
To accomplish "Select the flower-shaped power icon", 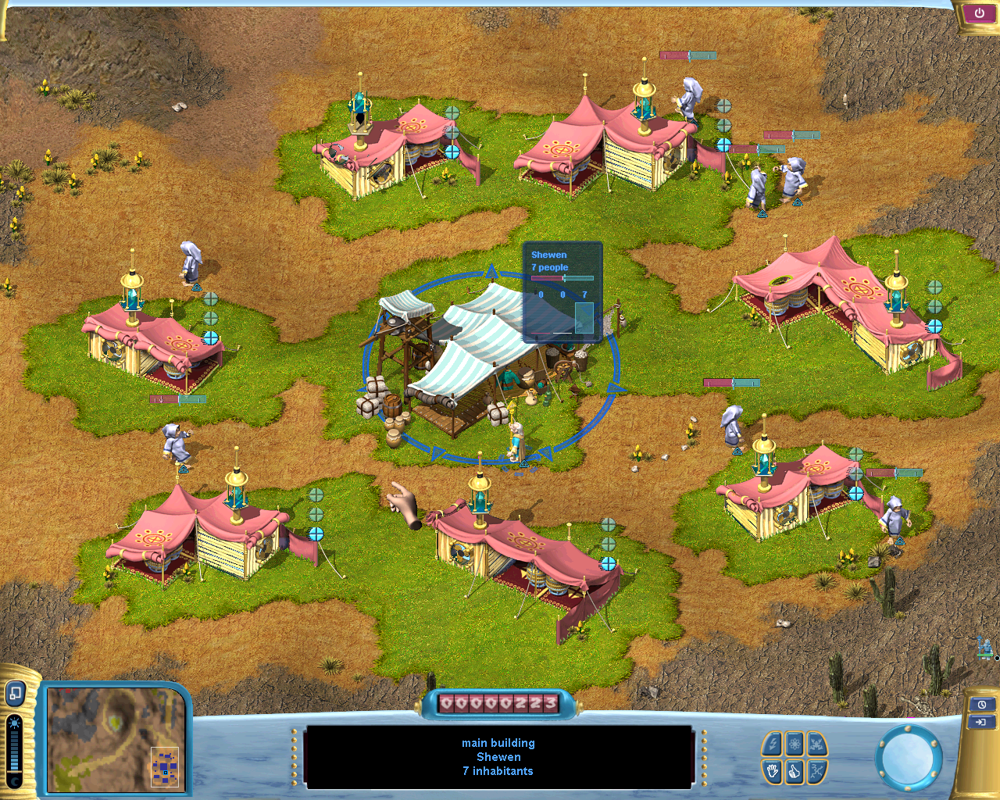I will [x=794, y=744].
